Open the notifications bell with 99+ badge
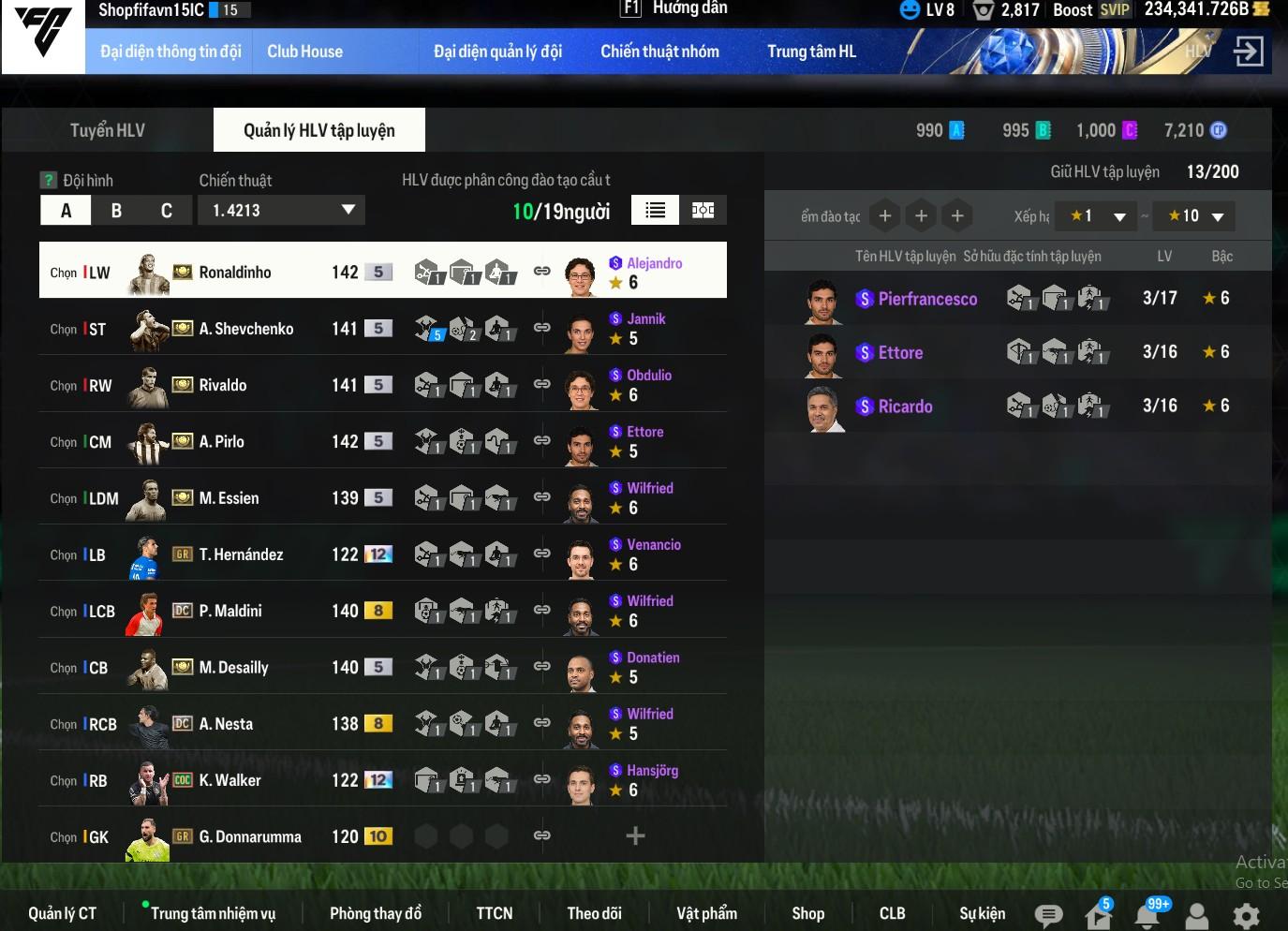The width and height of the screenshot is (1288, 931). (1148, 914)
